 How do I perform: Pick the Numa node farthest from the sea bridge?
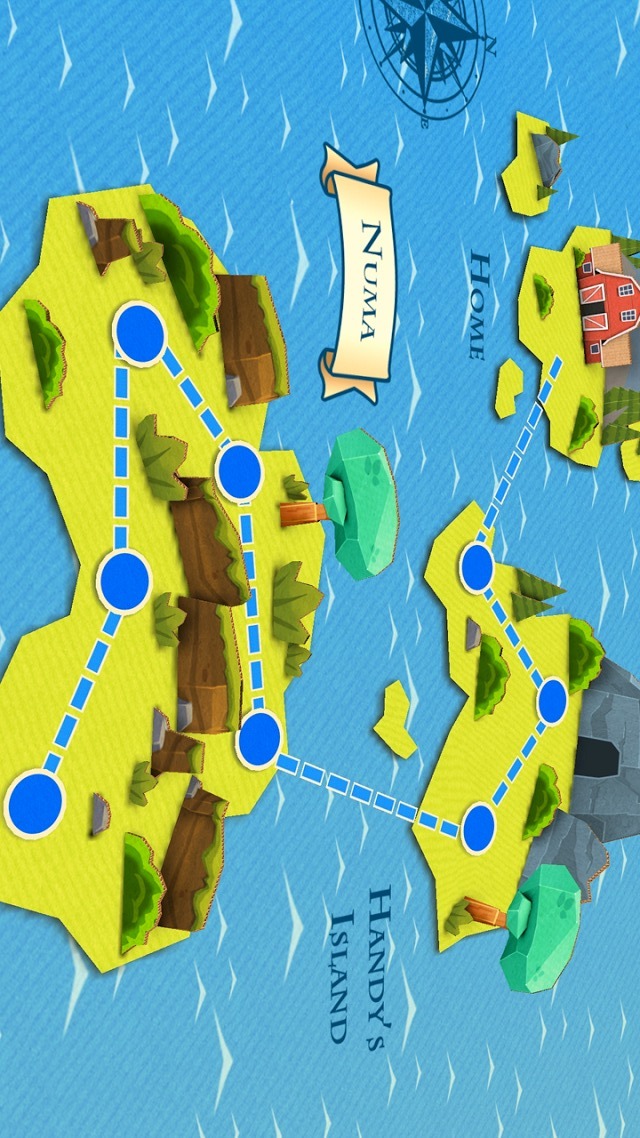click(x=139, y=333)
